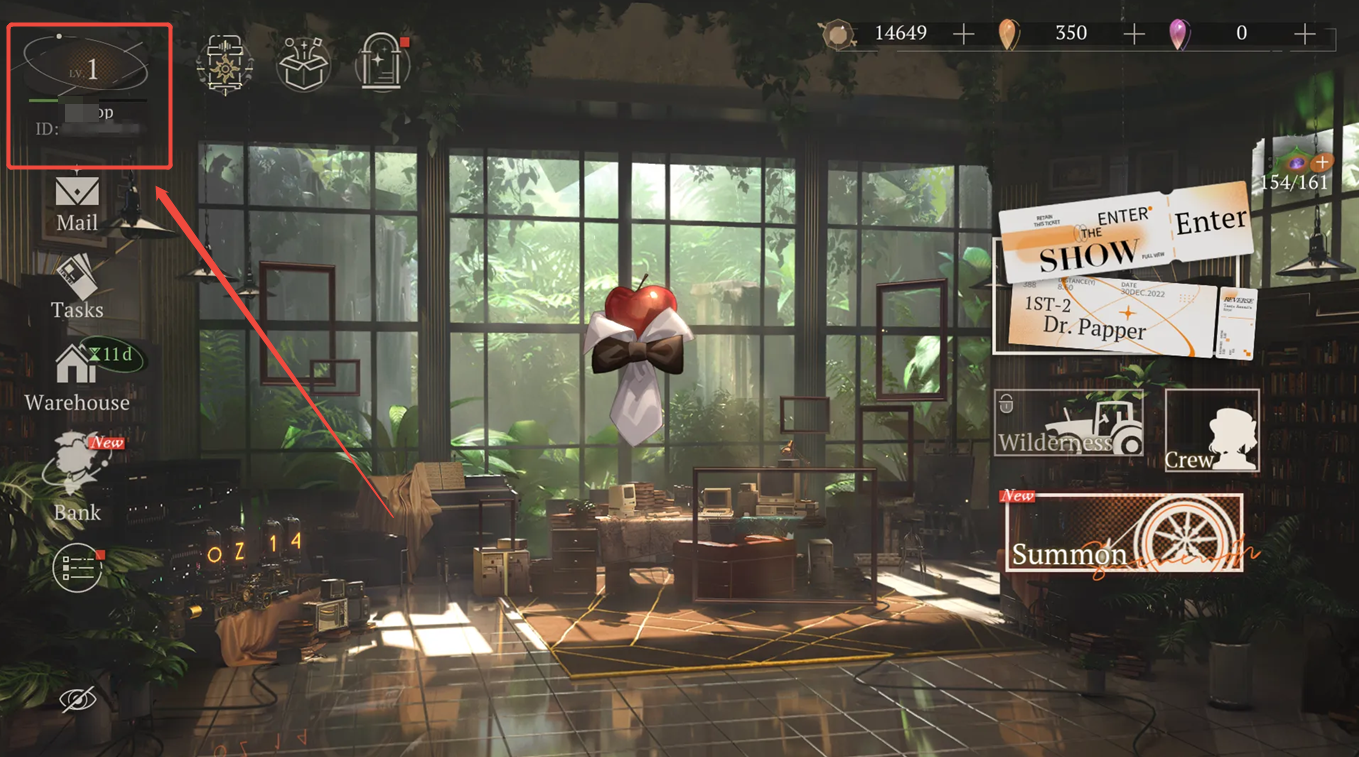Viewport: 1359px width, 757px height.
Task: Add more of the 14649 coin currency
Action: point(963,35)
